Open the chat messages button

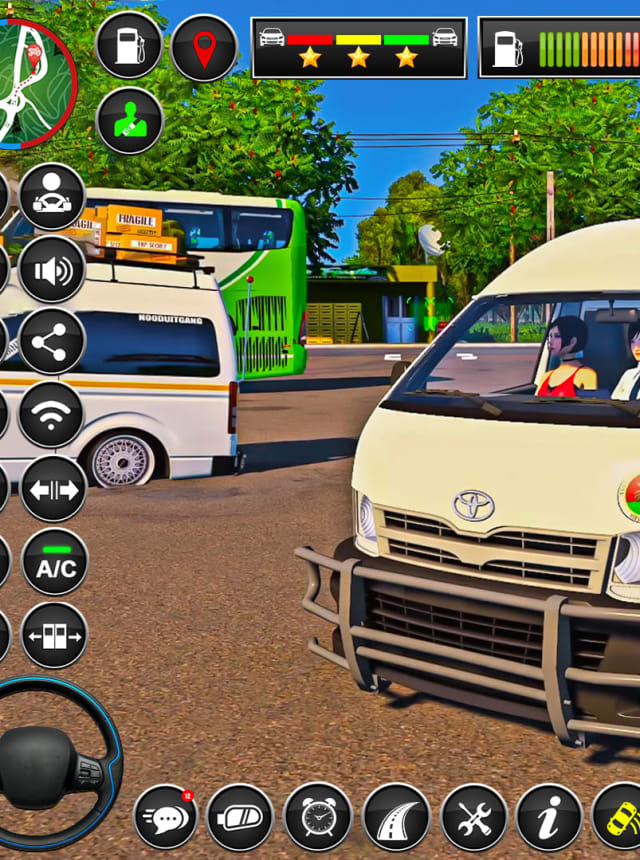point(166,817)
